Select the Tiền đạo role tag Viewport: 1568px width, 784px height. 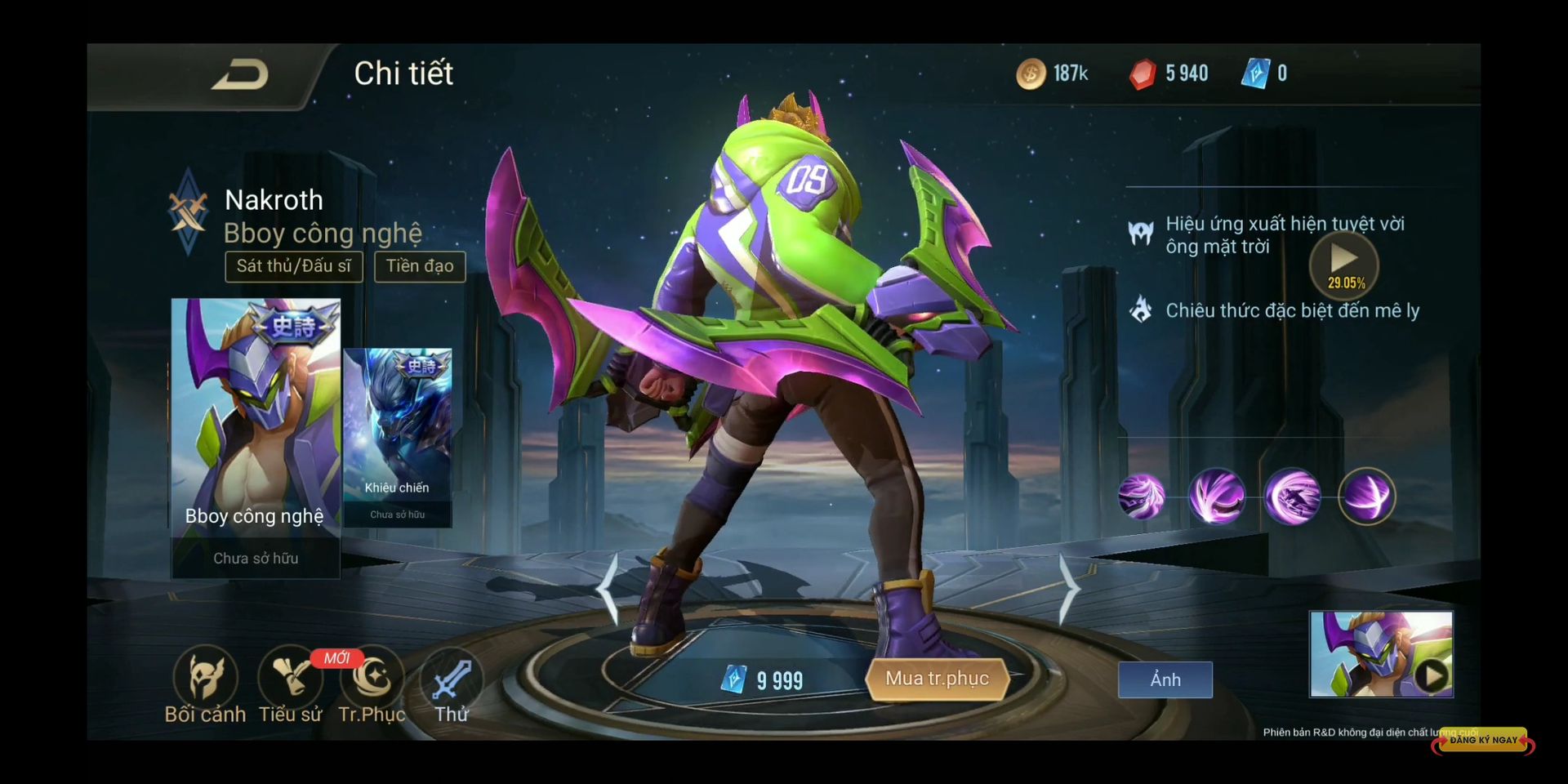pyautogui.click(x=420, y=266)
